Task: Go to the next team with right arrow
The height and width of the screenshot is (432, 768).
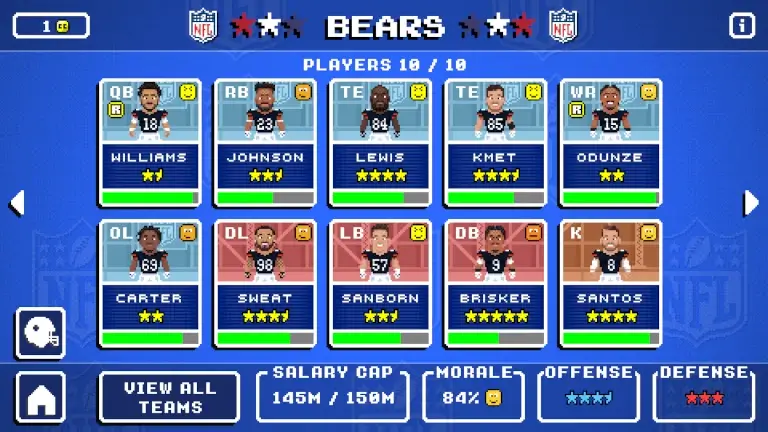Action: click(x=751, y=203)
